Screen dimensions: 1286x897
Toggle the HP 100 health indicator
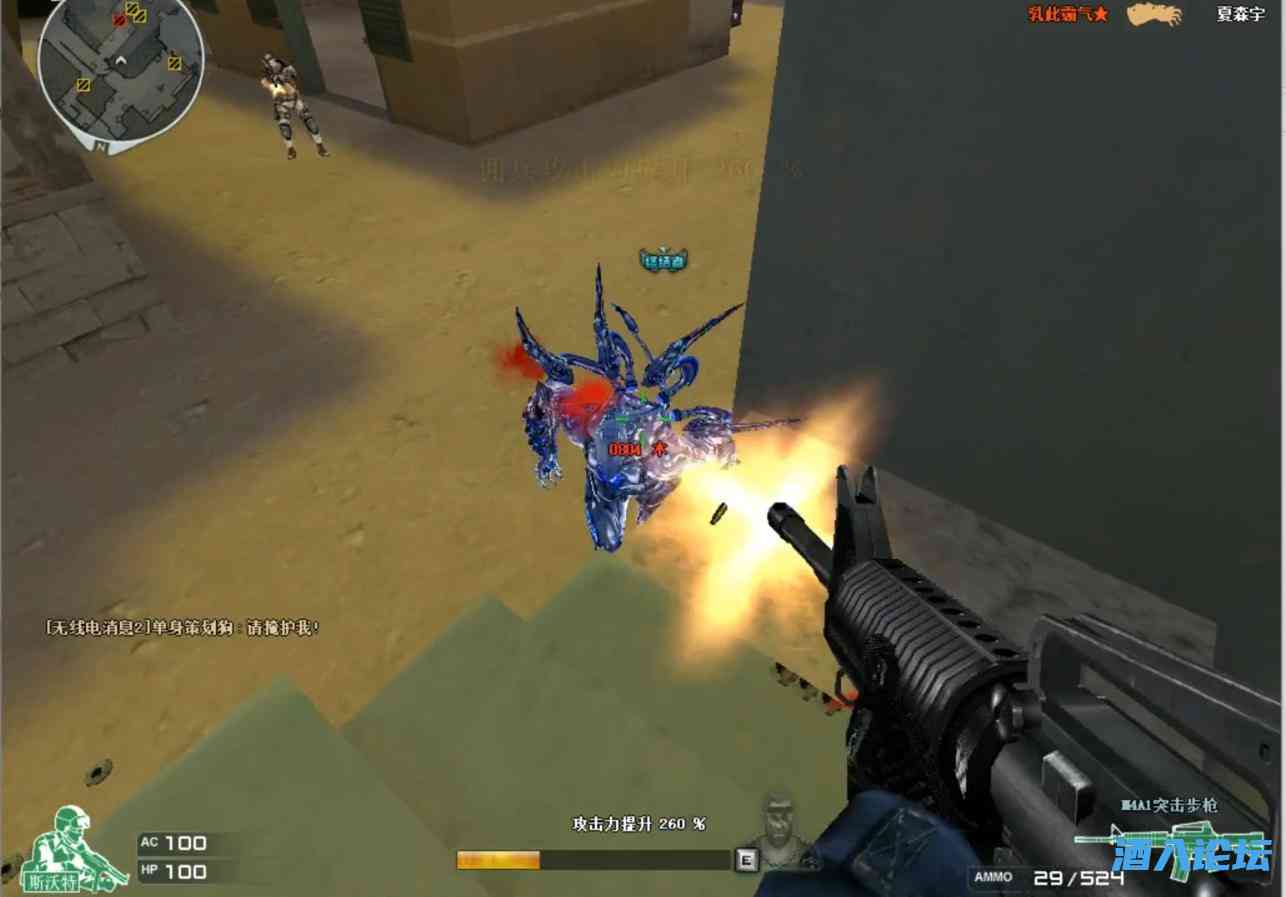pyautogui.click(x=175, y=871)
